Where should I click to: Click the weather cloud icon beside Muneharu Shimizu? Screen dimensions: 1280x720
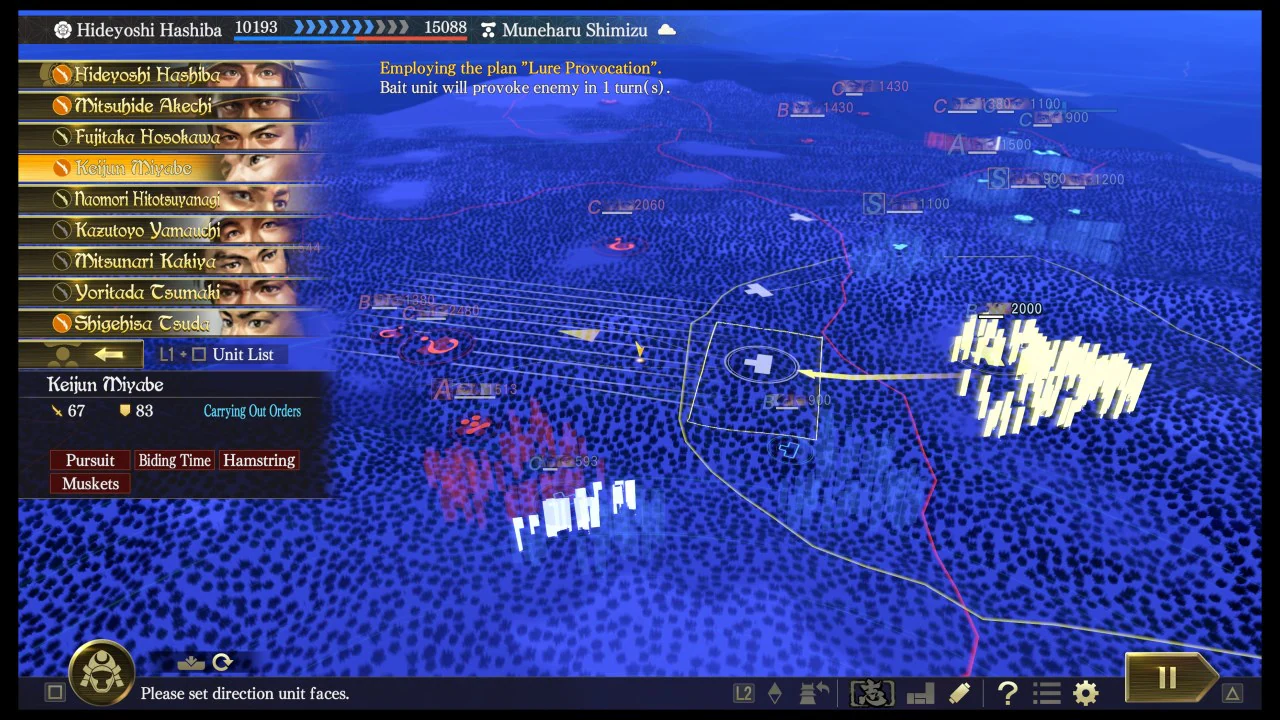point(666,29)
